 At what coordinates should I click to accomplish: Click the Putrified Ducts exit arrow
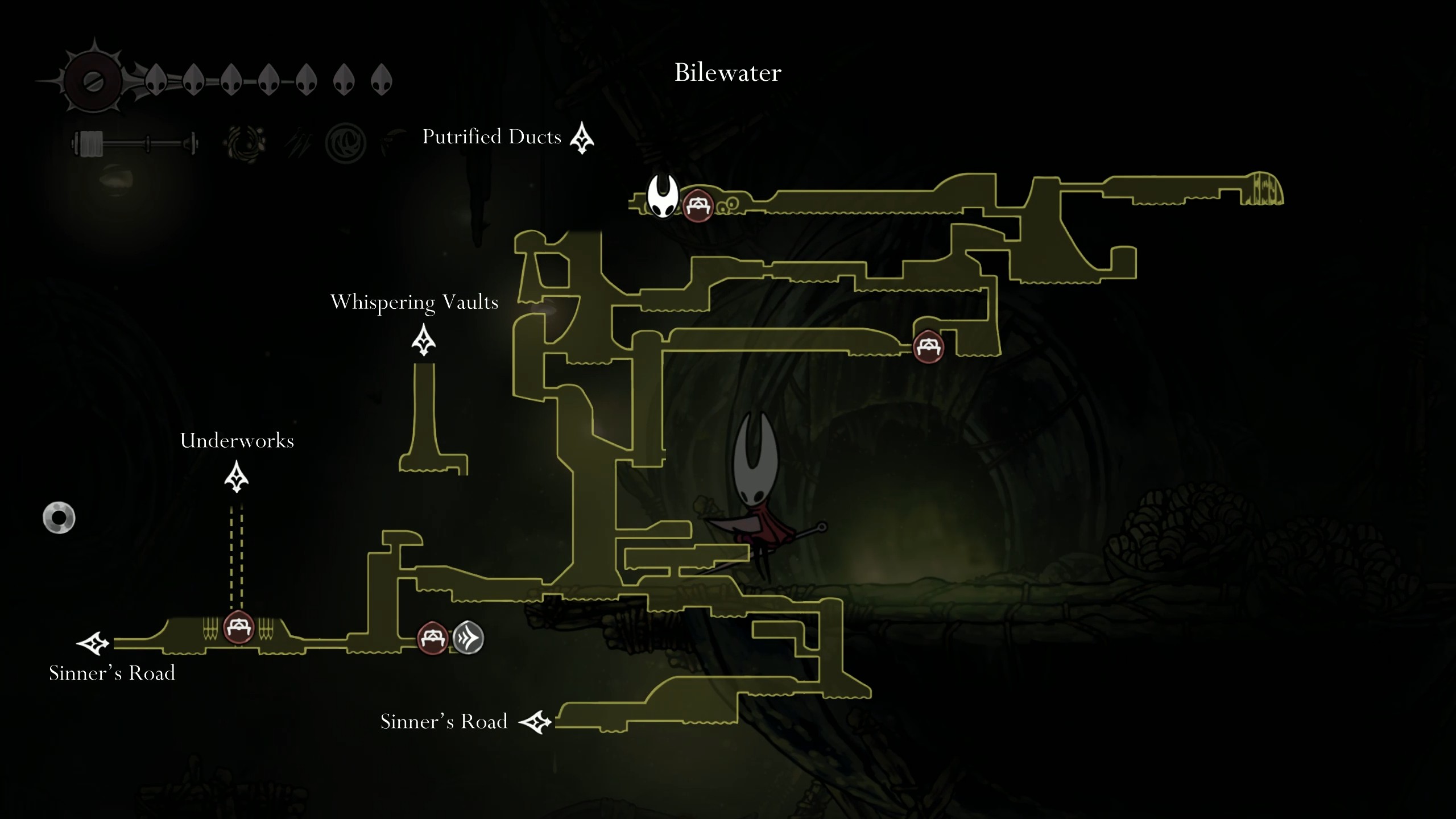[x=581, y=138]
